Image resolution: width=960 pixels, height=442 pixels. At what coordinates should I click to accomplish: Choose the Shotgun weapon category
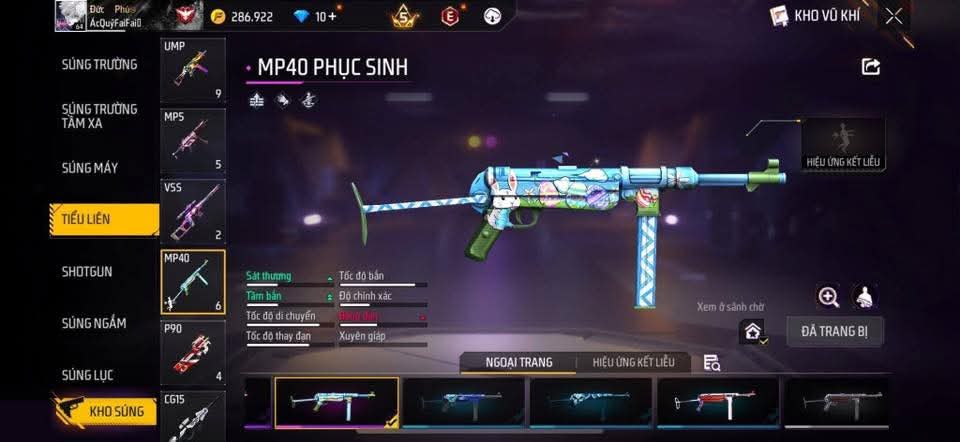[87, 272]
